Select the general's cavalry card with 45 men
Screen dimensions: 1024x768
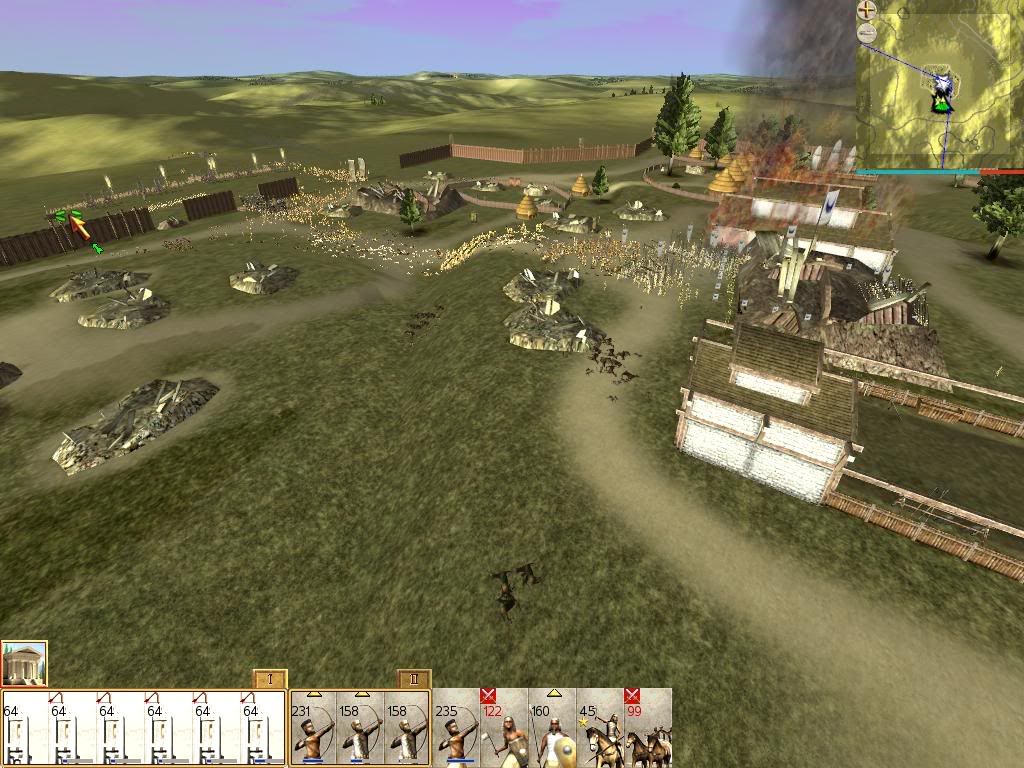pyautogui.click(x=600, y=729)
